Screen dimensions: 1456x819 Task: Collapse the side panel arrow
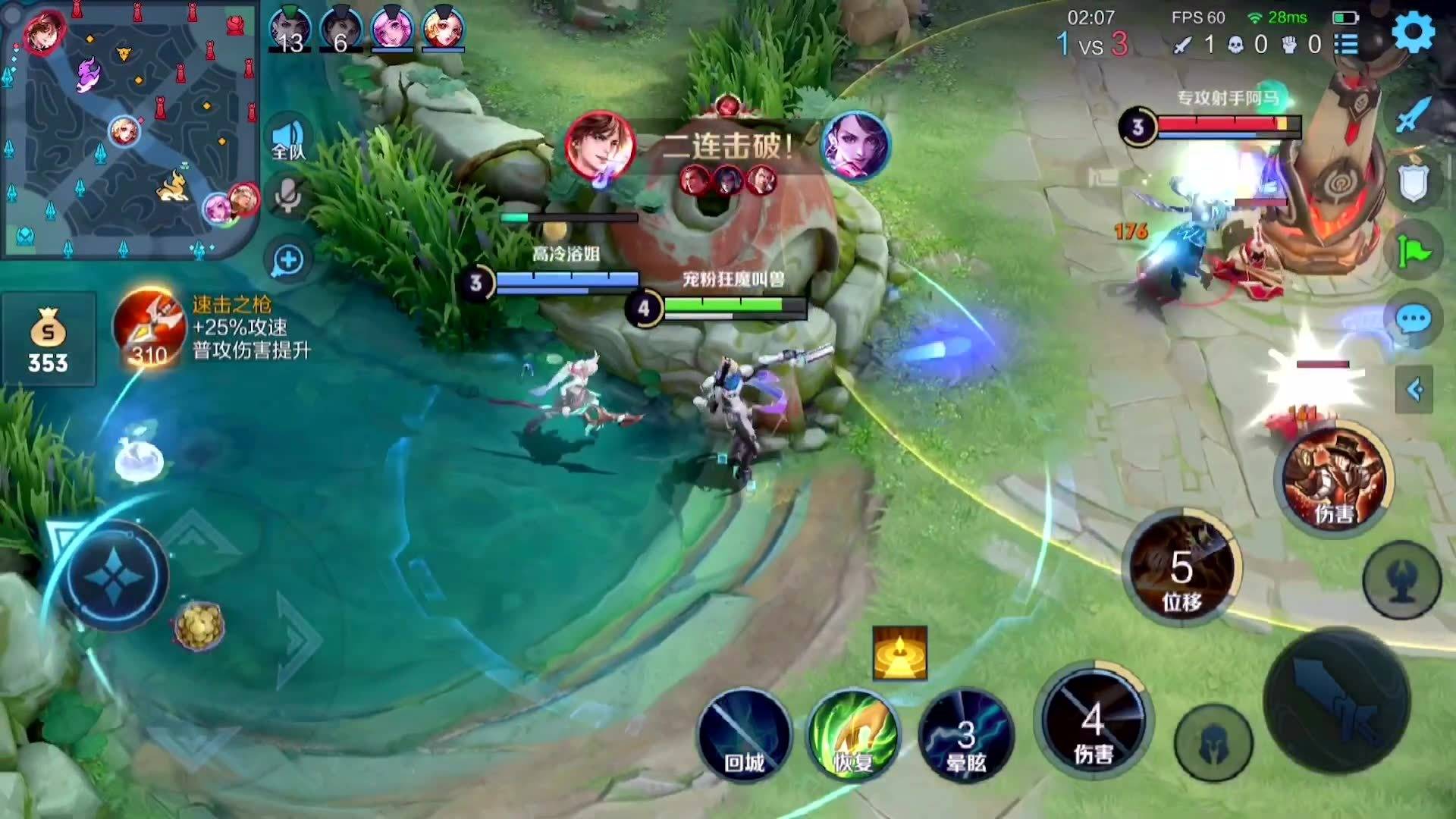point(1414,390)
